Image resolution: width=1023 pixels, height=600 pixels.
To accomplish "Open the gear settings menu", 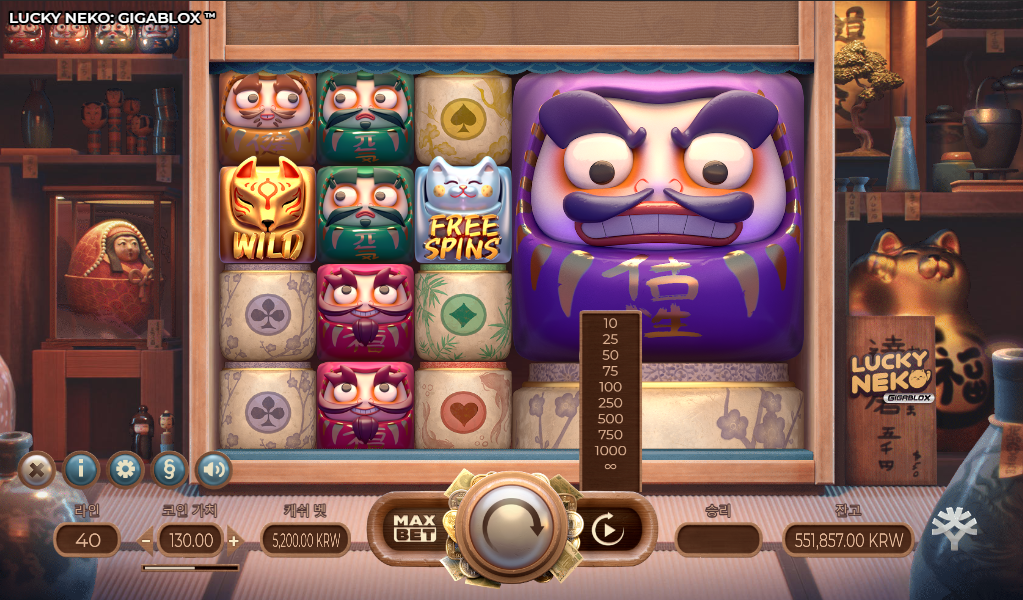I will [125, 469].
